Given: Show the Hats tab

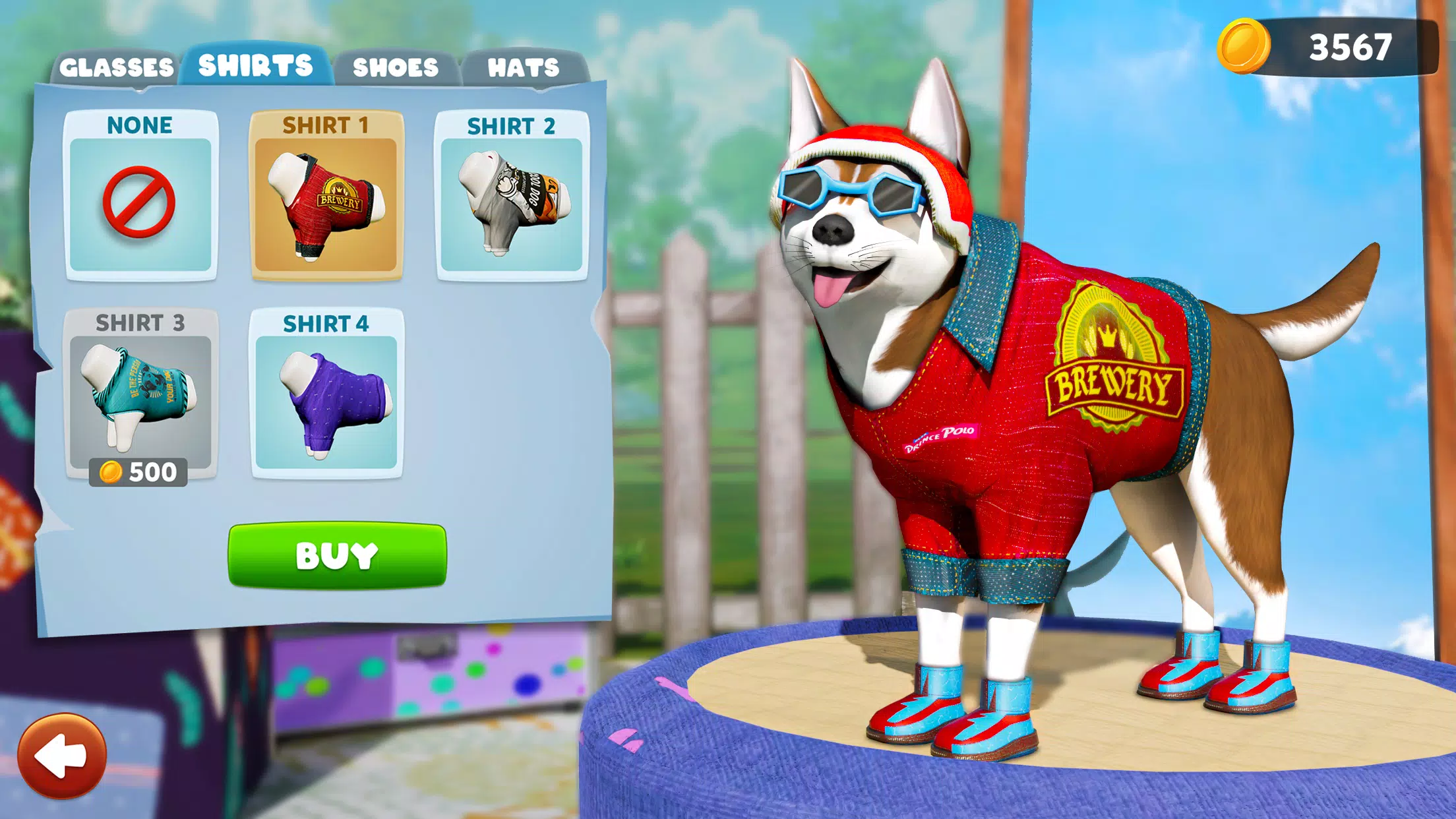Looking at the screenshot, I should point(523,67).
